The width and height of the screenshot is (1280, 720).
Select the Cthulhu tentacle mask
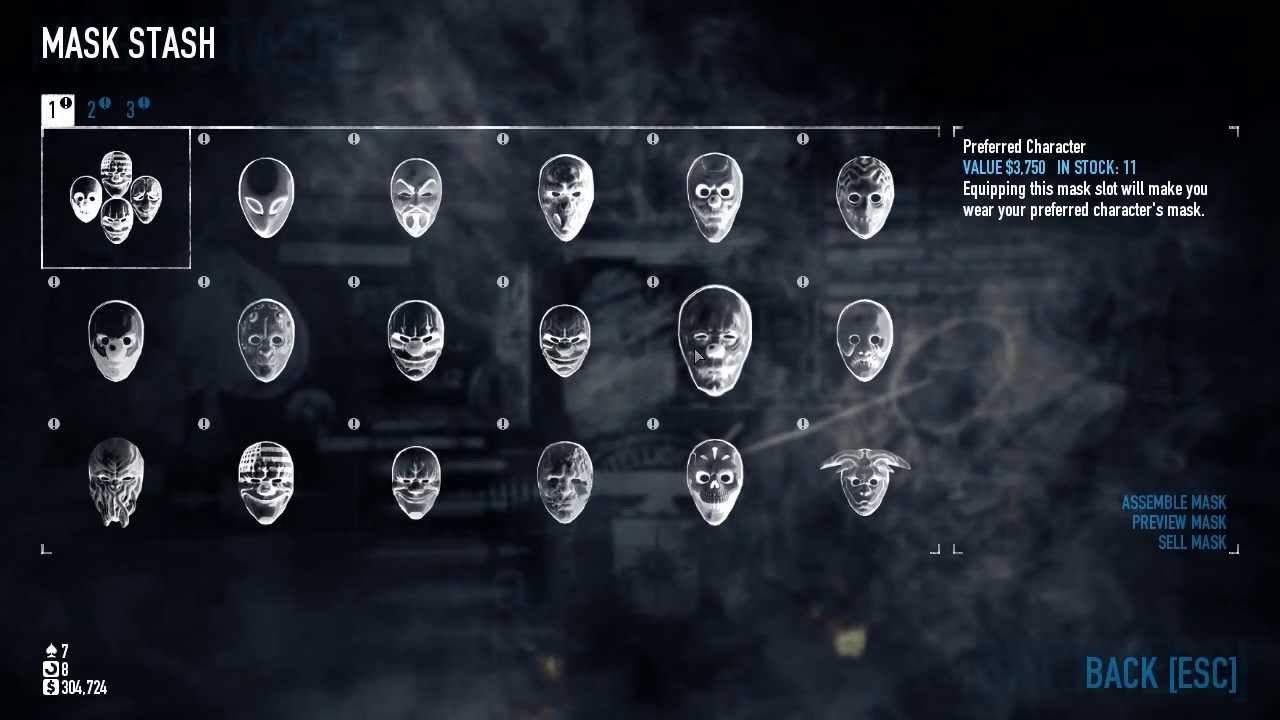pos(115,482)
